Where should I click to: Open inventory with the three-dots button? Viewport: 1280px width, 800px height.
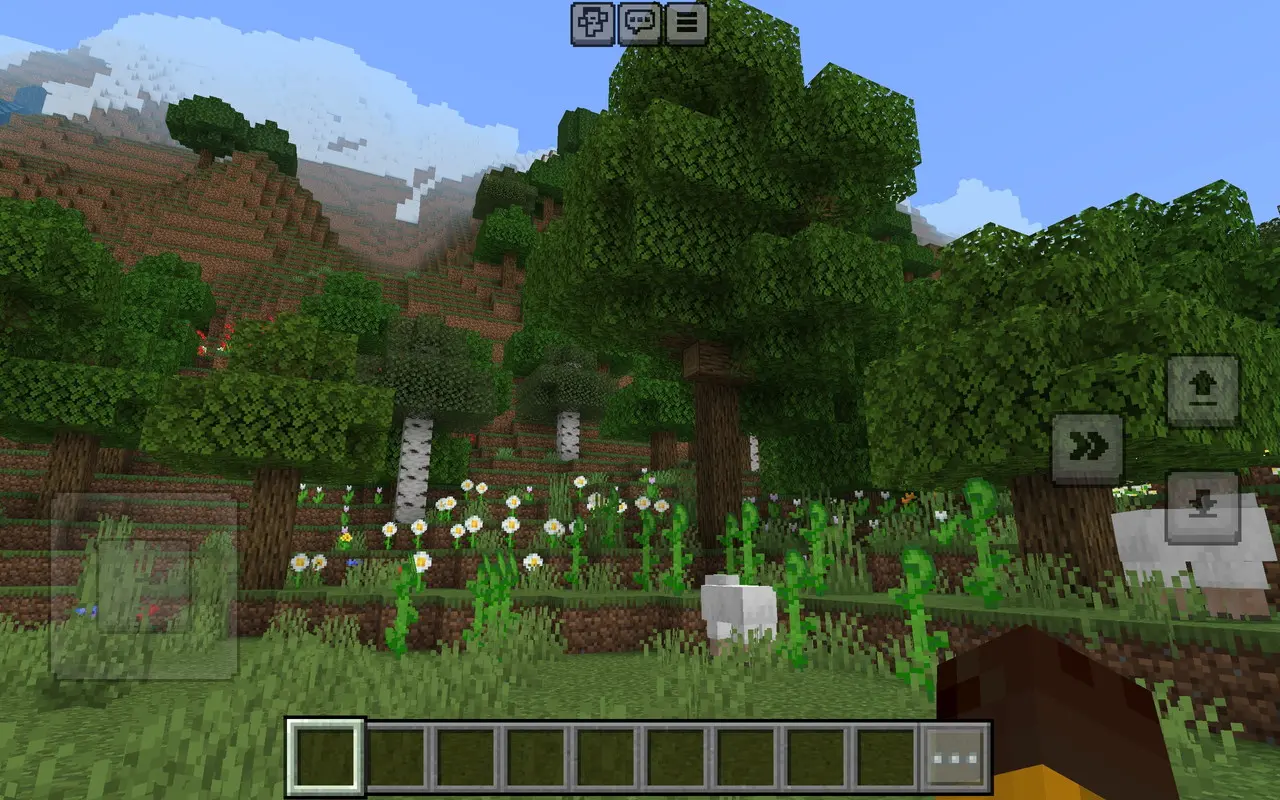tap(955, 758)
